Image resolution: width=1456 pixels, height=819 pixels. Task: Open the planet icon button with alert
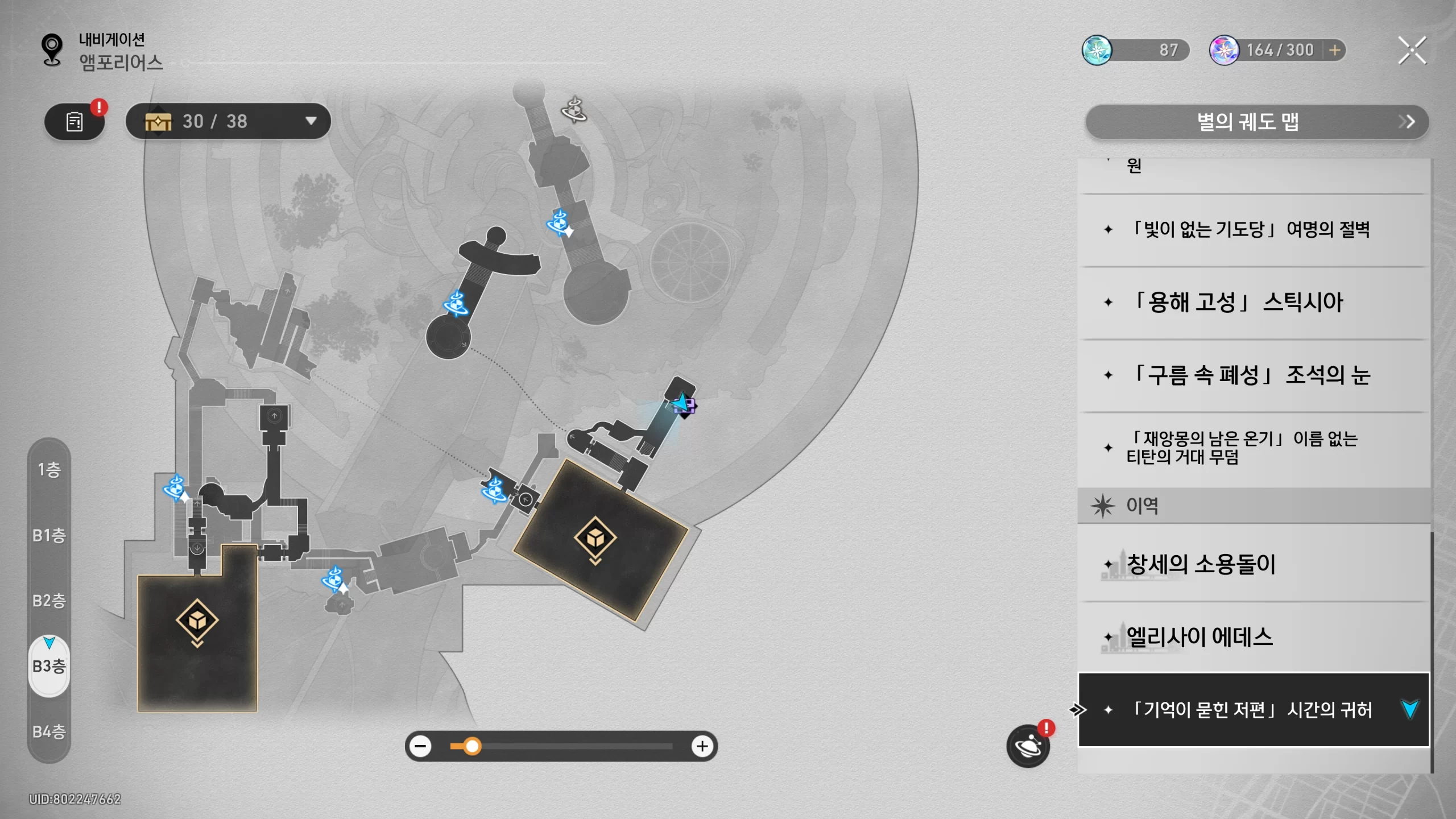pos(1028,746)
